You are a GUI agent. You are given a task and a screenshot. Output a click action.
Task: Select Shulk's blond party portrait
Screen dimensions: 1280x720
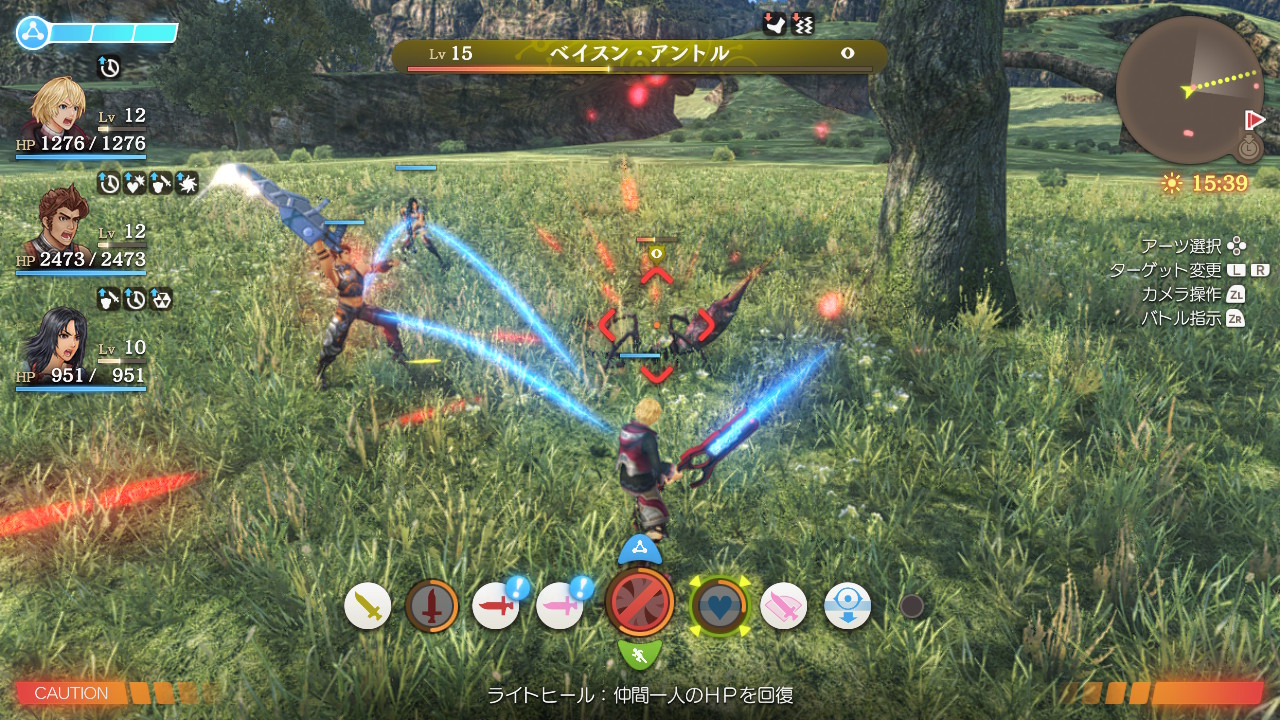tap(58, 108)
